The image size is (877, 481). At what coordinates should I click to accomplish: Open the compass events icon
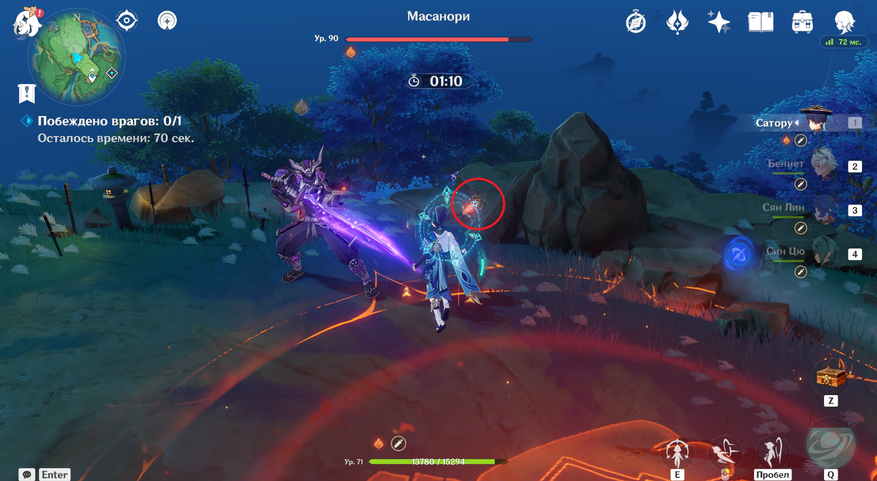point(636,22)
